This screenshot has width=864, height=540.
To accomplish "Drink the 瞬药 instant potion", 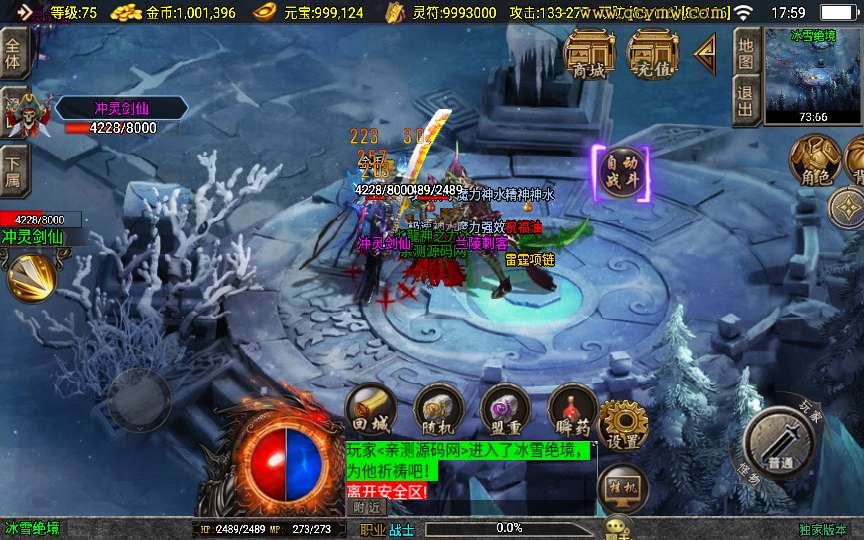I will (572, 410).
